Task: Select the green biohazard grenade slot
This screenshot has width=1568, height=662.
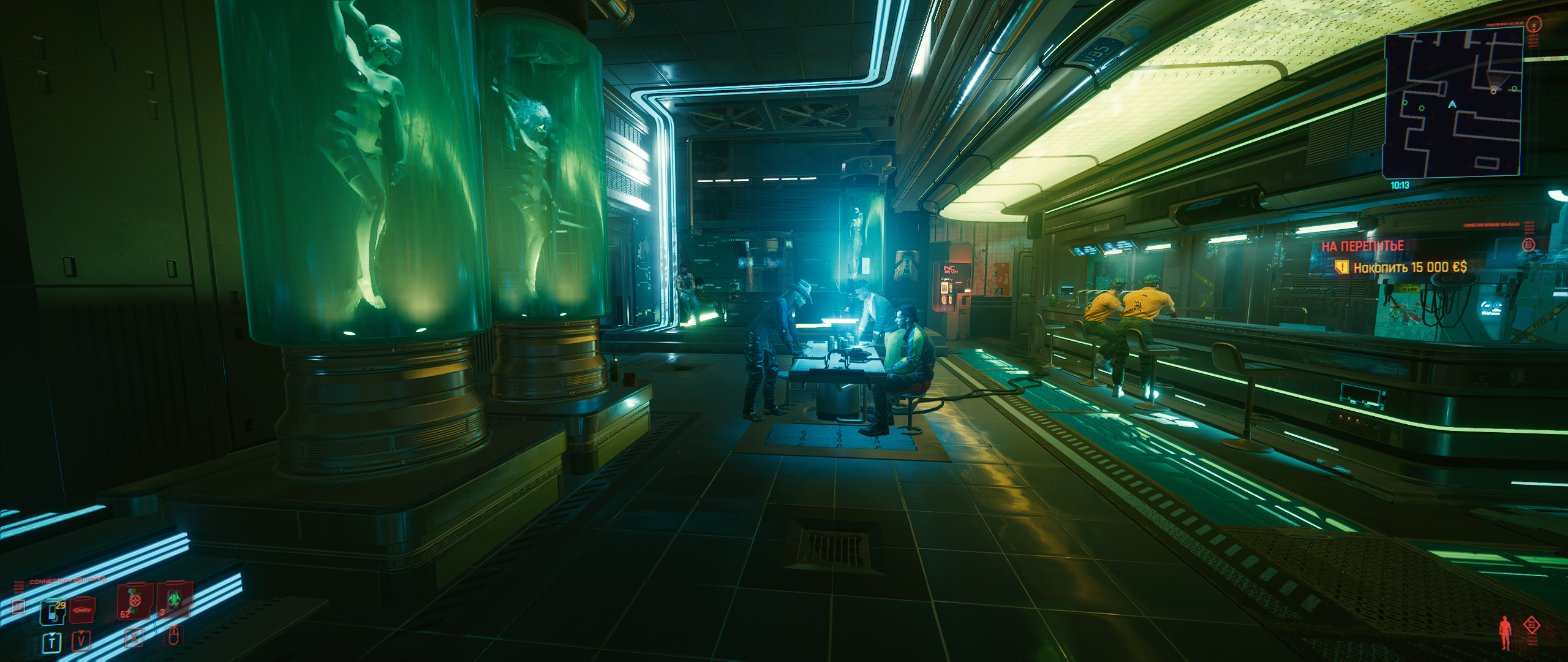Action: 173,601
